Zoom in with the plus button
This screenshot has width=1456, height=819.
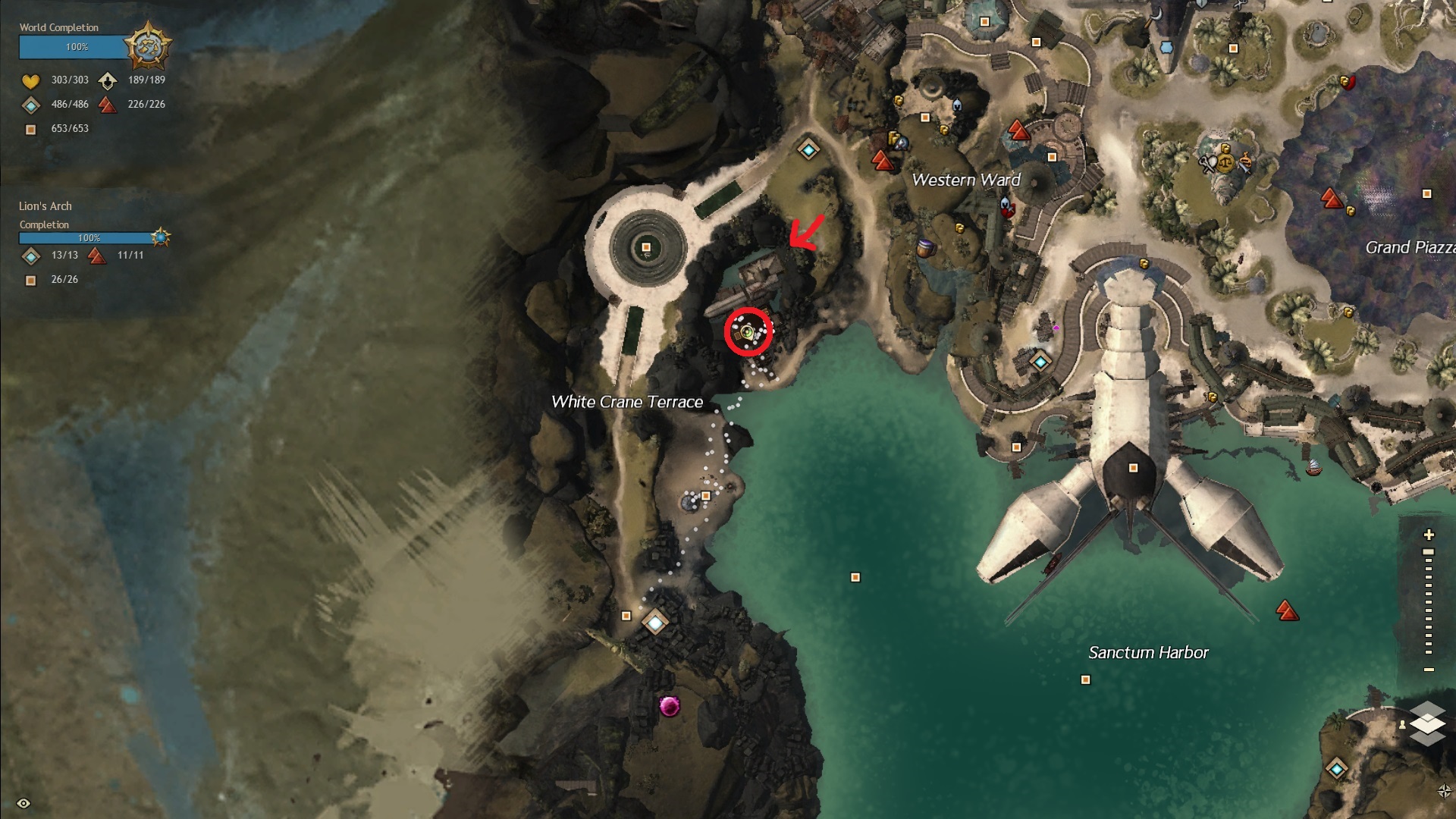click(1429, 535)
